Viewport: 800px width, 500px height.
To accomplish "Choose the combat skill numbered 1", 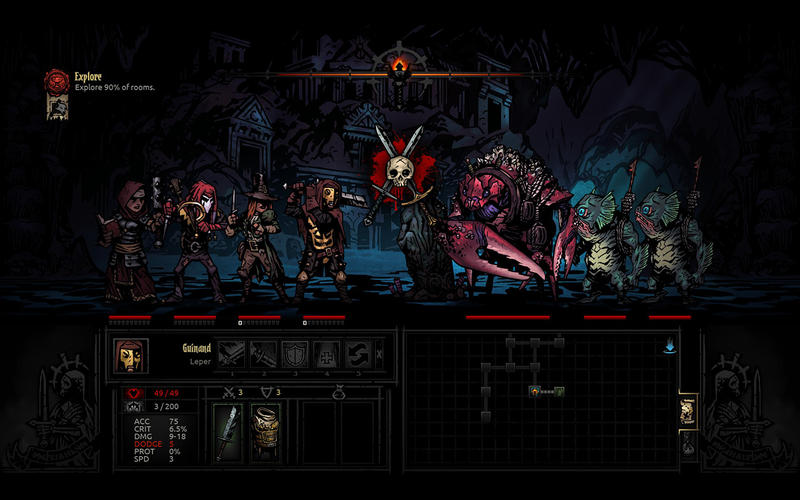I will click(x=232, y=354).
